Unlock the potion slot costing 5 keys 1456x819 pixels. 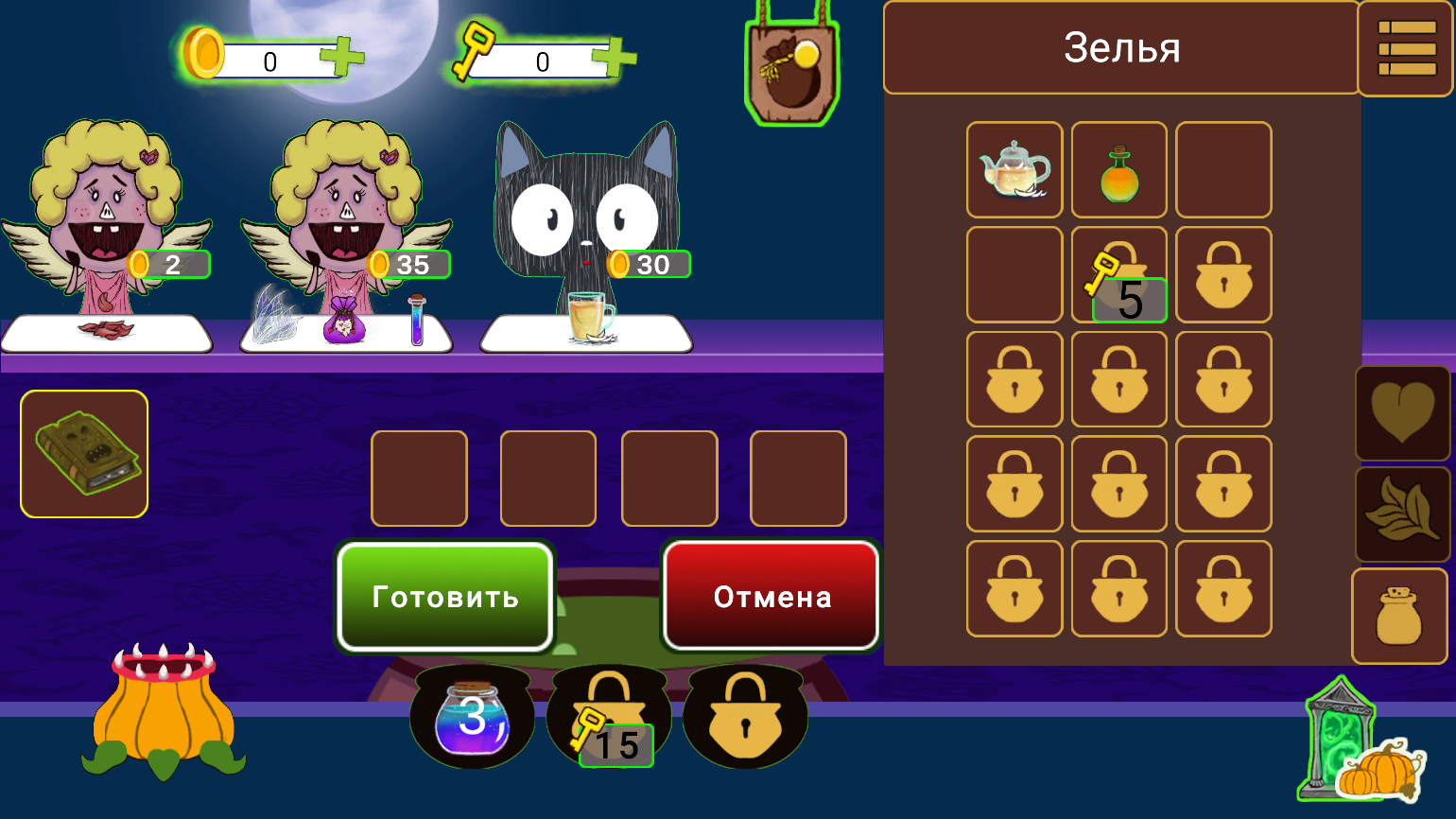click(x=1118, y=274)
